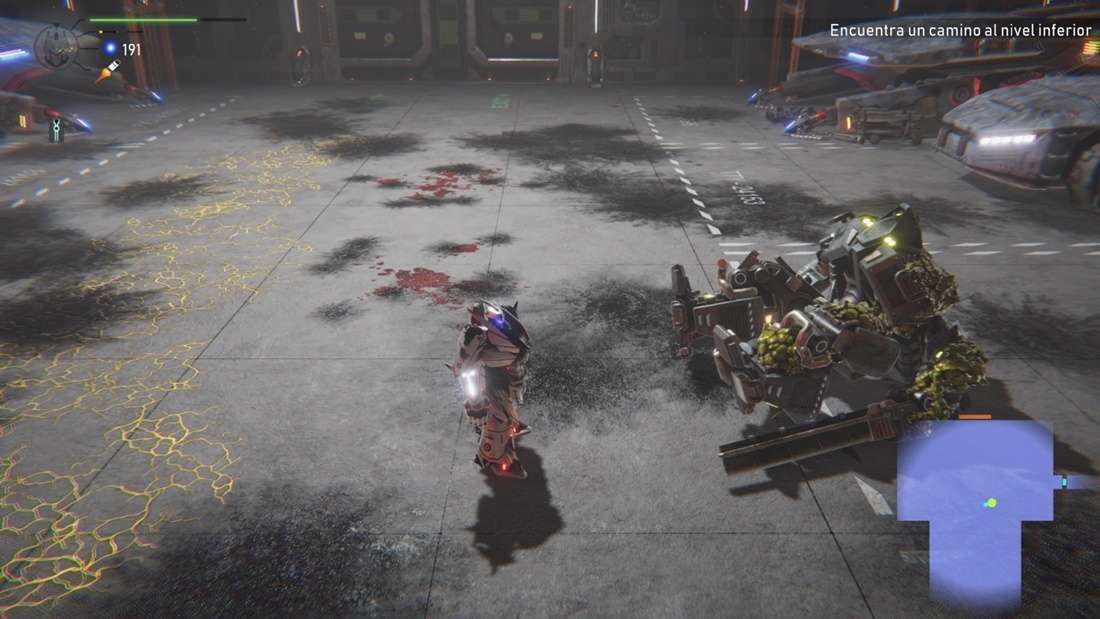
Task: Click the blue energy orb currency icon
Action: (111, 48)
